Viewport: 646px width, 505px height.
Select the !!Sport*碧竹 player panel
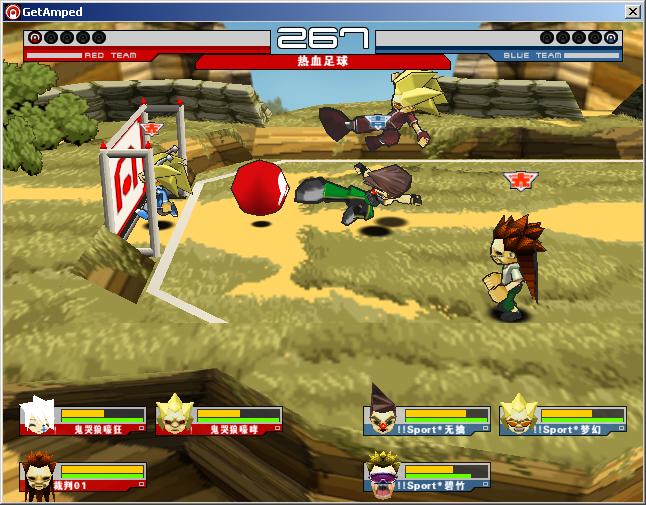(427, 476)
